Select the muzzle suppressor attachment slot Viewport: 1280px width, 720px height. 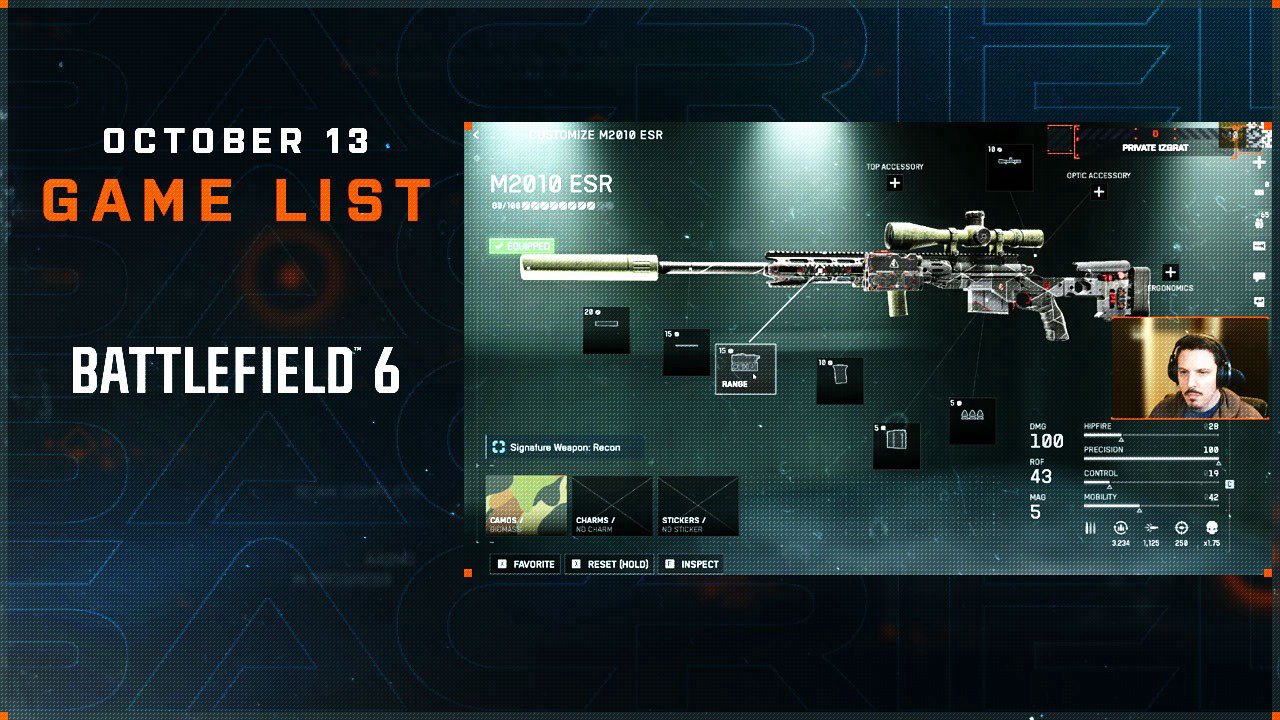606,330
